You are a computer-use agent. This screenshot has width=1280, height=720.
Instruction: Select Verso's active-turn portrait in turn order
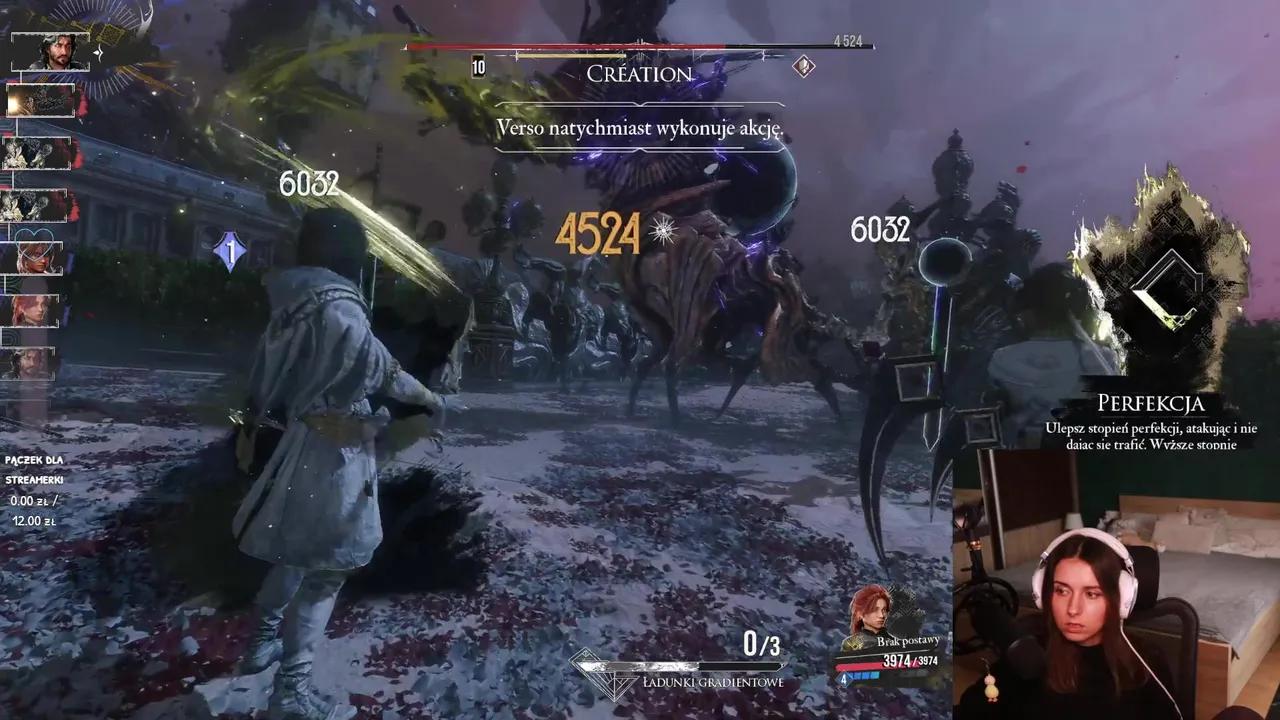click(50, 51)
